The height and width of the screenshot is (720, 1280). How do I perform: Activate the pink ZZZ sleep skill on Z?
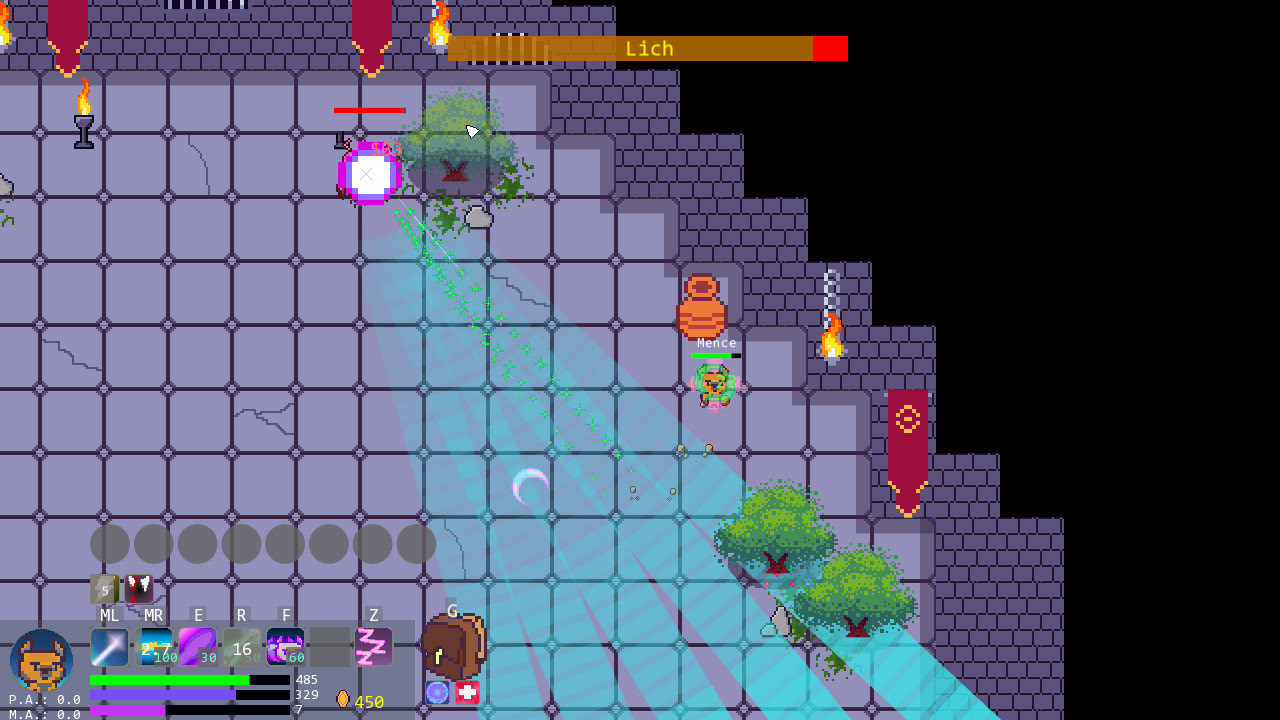click(372, 647)
